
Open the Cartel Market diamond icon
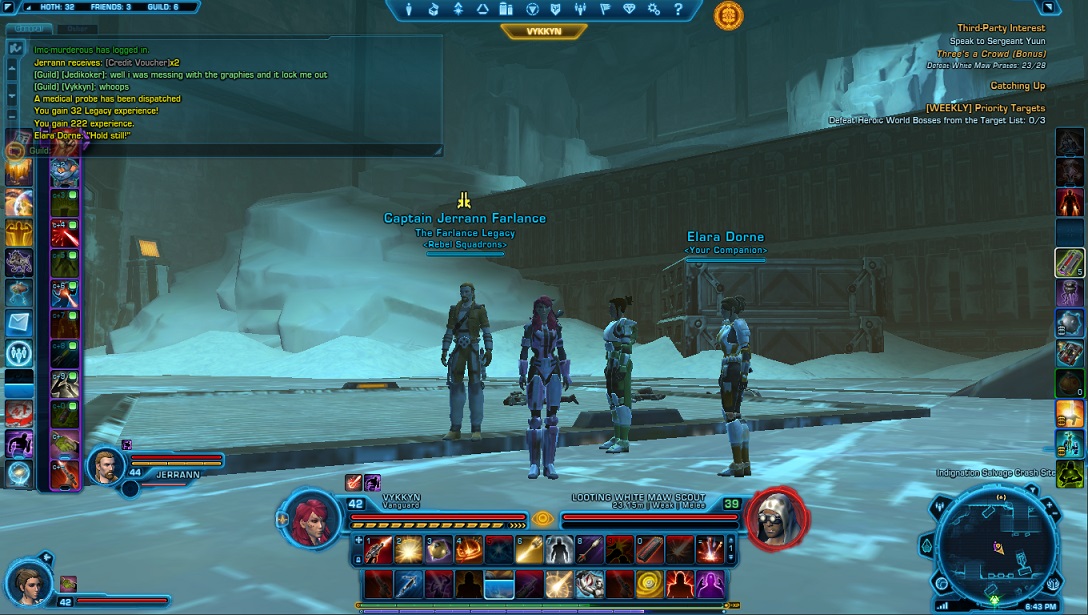coord(629,10)
